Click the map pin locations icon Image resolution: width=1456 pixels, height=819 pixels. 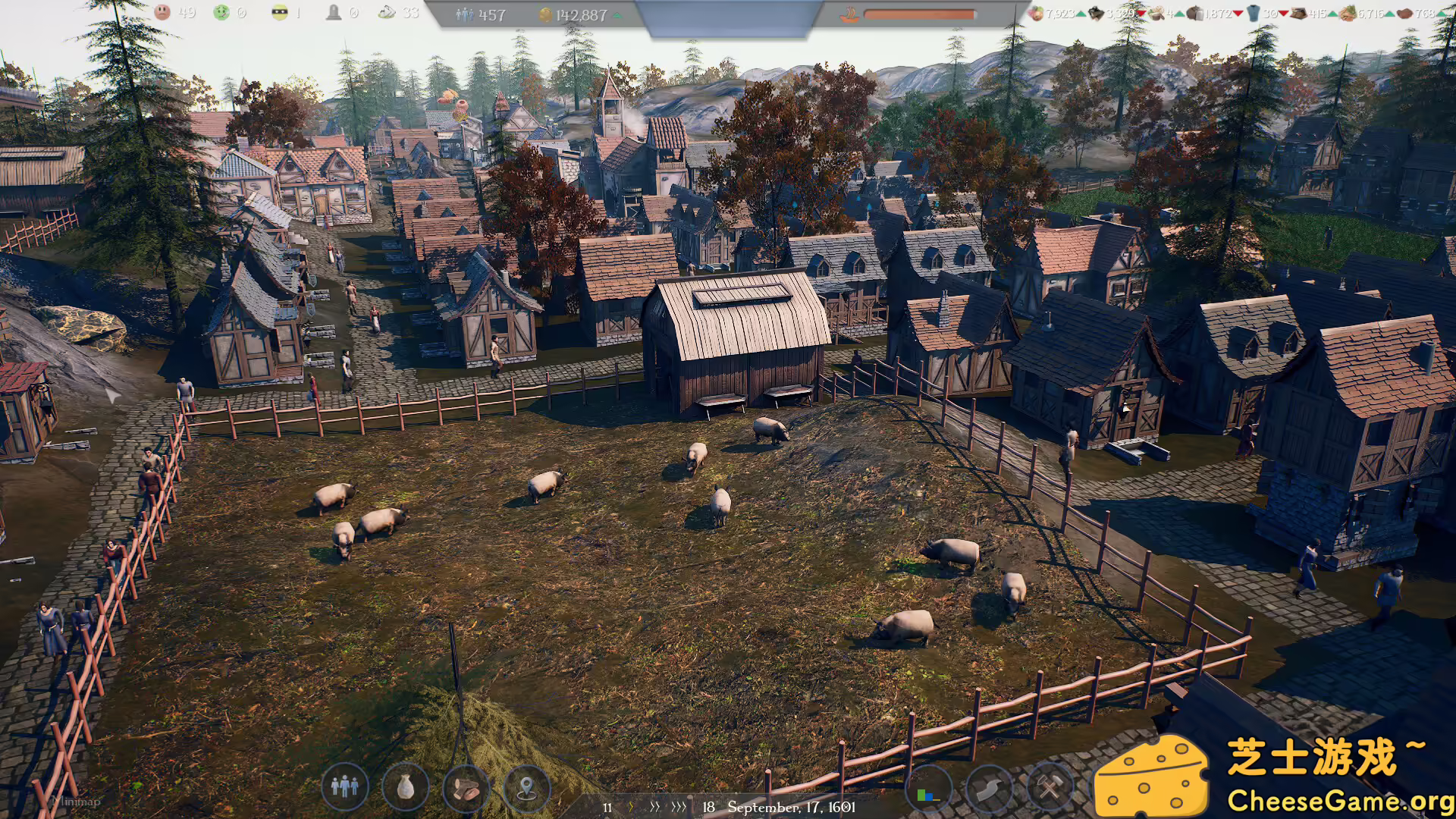tap(527, 789)
